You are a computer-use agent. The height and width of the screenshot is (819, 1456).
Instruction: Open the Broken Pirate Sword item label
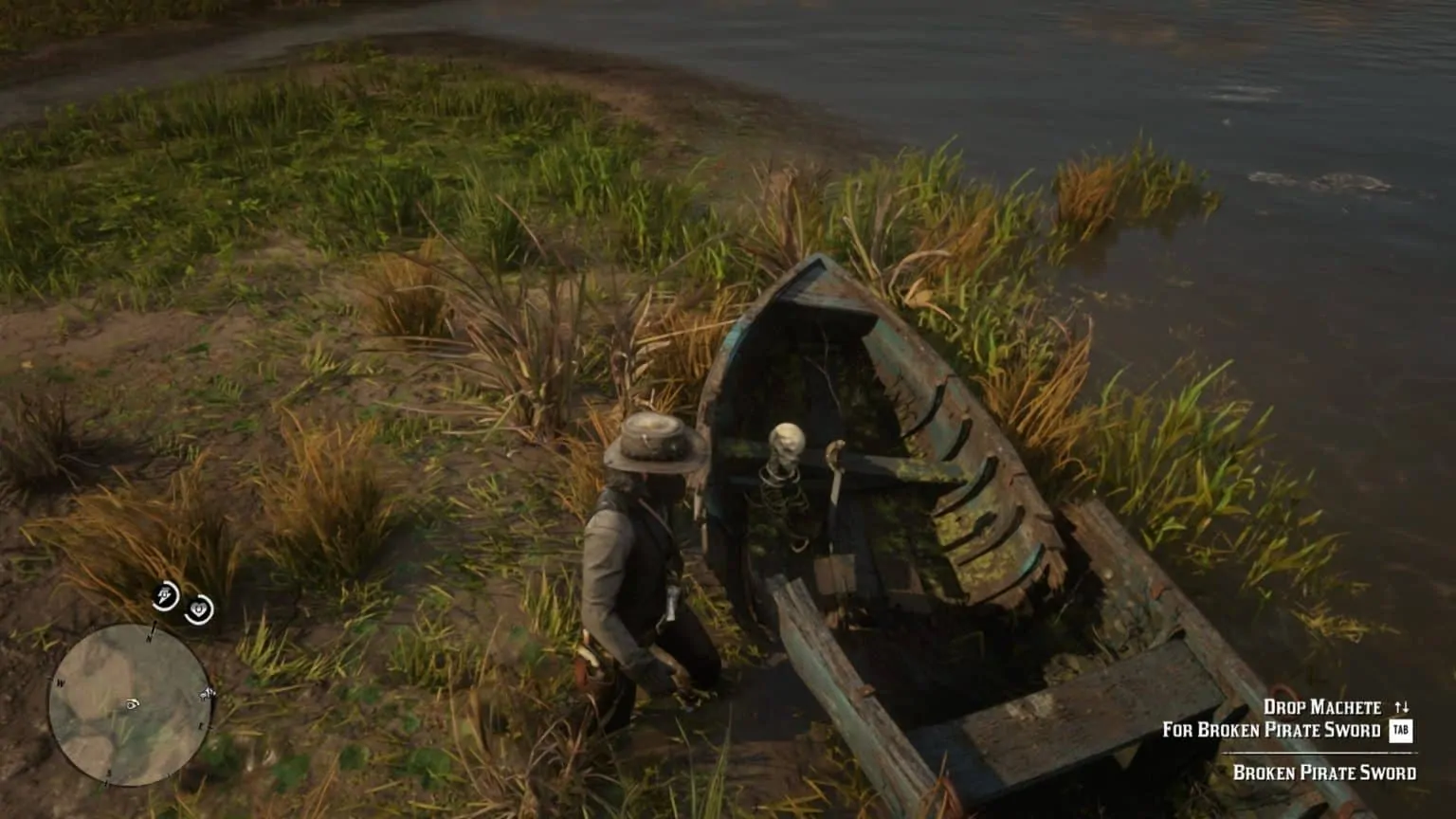1326,772
